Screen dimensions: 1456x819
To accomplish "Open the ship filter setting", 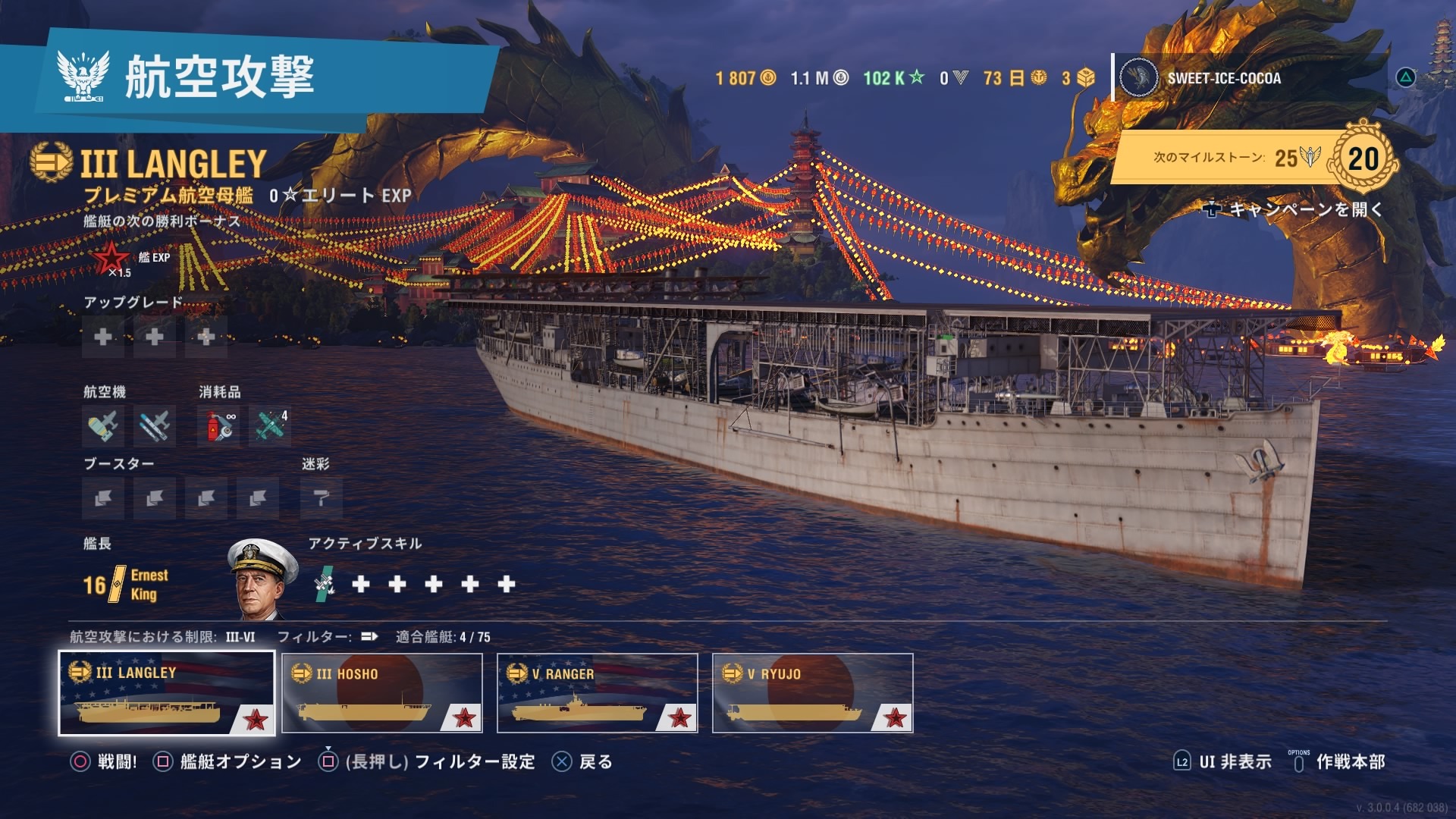I will coord(369,637).
